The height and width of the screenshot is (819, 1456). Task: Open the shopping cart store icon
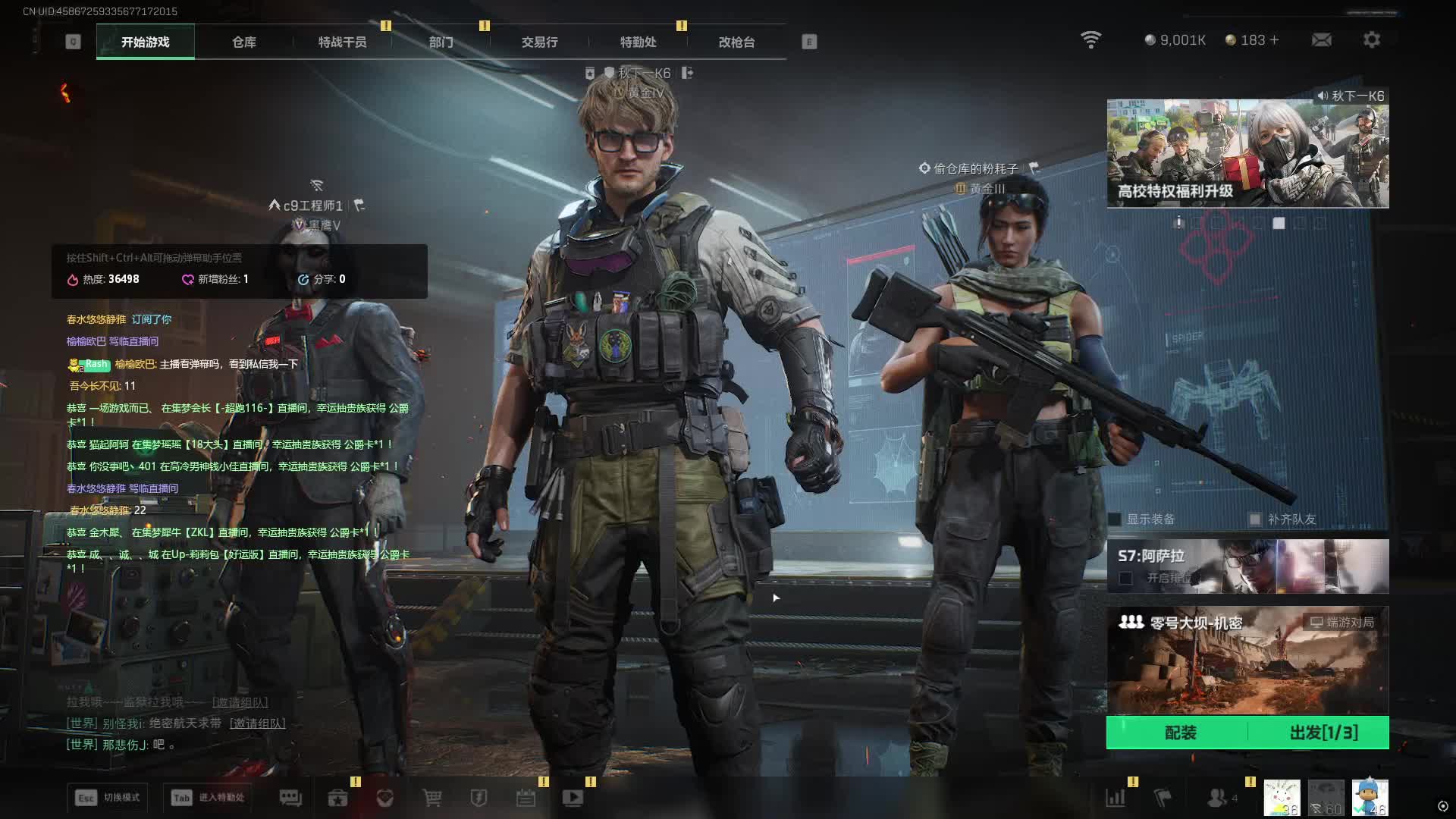tap(432, 798)
